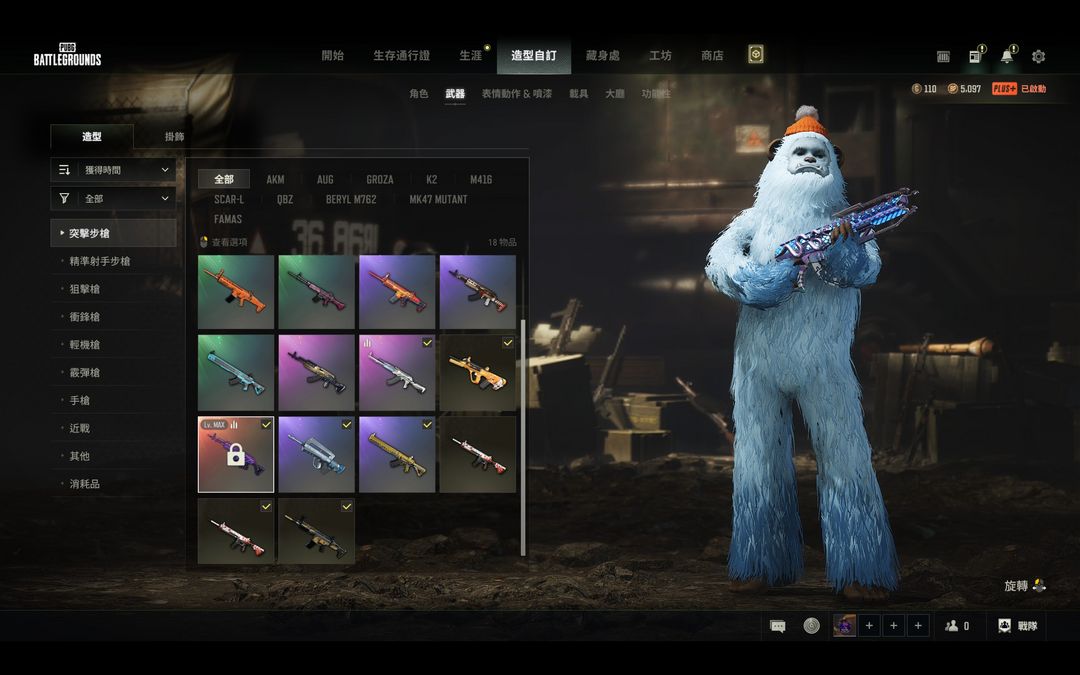Switch to 表情動作 & 噴漆 sub-tab
The height and width of the screenshot is (675, 1080).
[516, 94]
